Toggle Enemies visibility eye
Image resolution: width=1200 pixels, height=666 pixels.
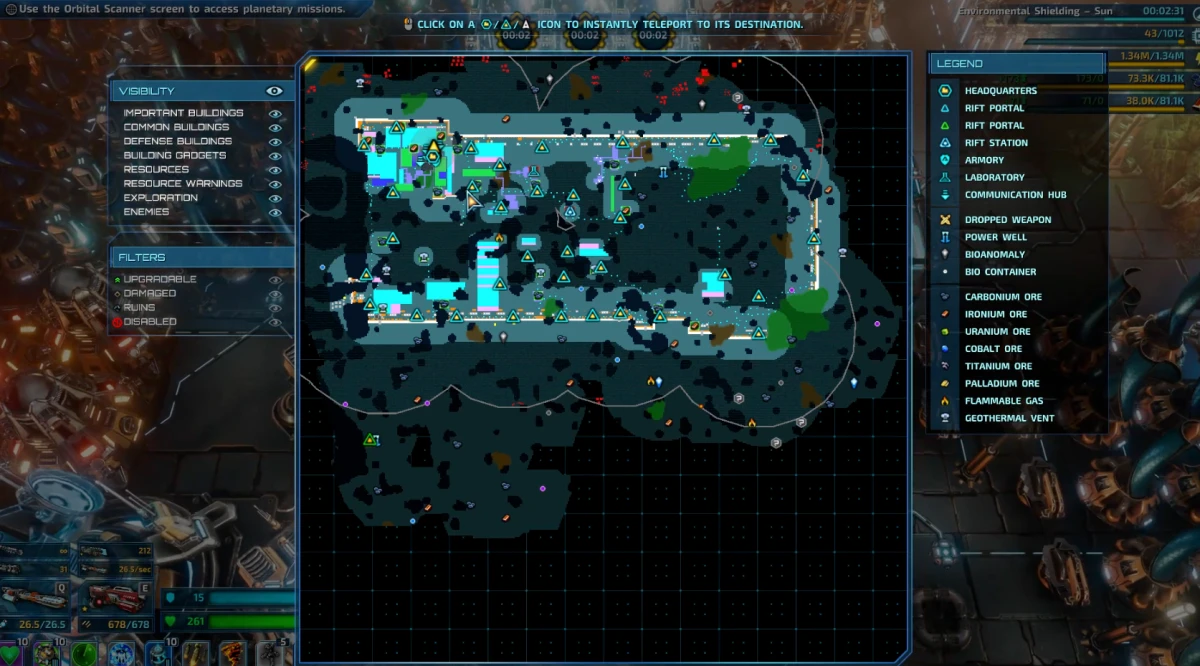coord(275,212)
